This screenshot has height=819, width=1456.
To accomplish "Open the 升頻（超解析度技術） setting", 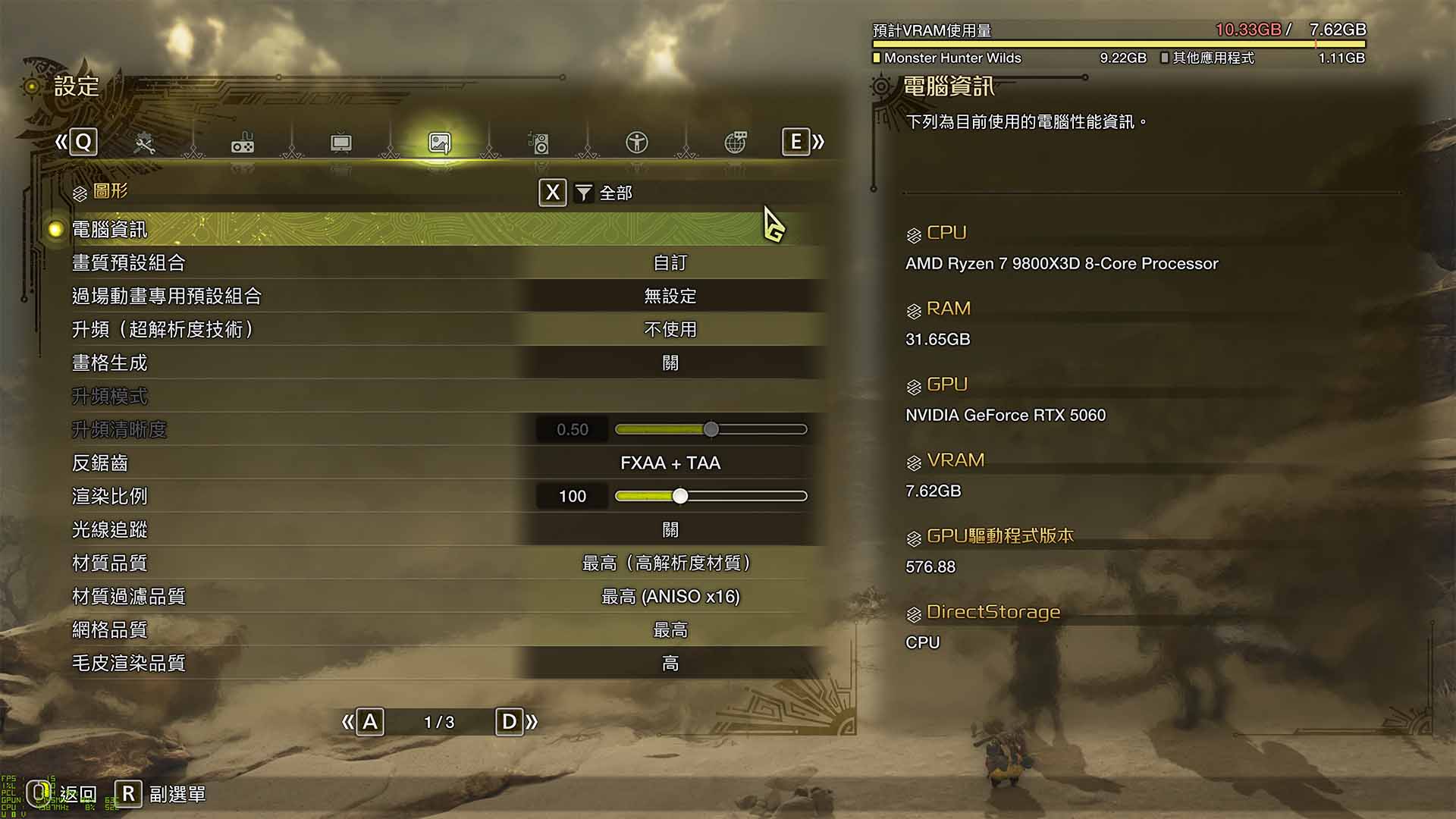I will point(670,330).
